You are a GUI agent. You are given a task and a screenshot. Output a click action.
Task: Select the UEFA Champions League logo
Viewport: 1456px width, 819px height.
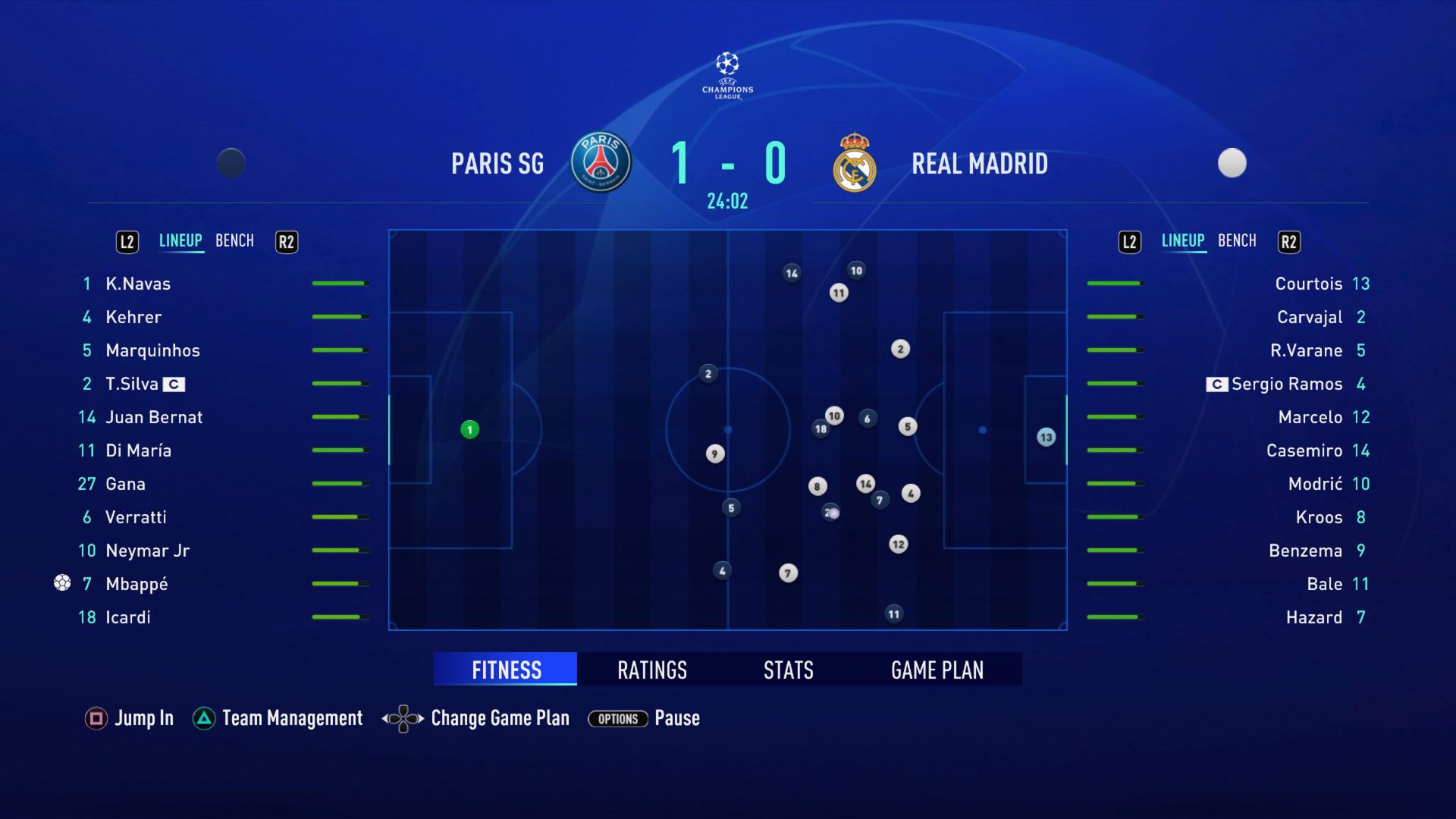coord(726,74)
